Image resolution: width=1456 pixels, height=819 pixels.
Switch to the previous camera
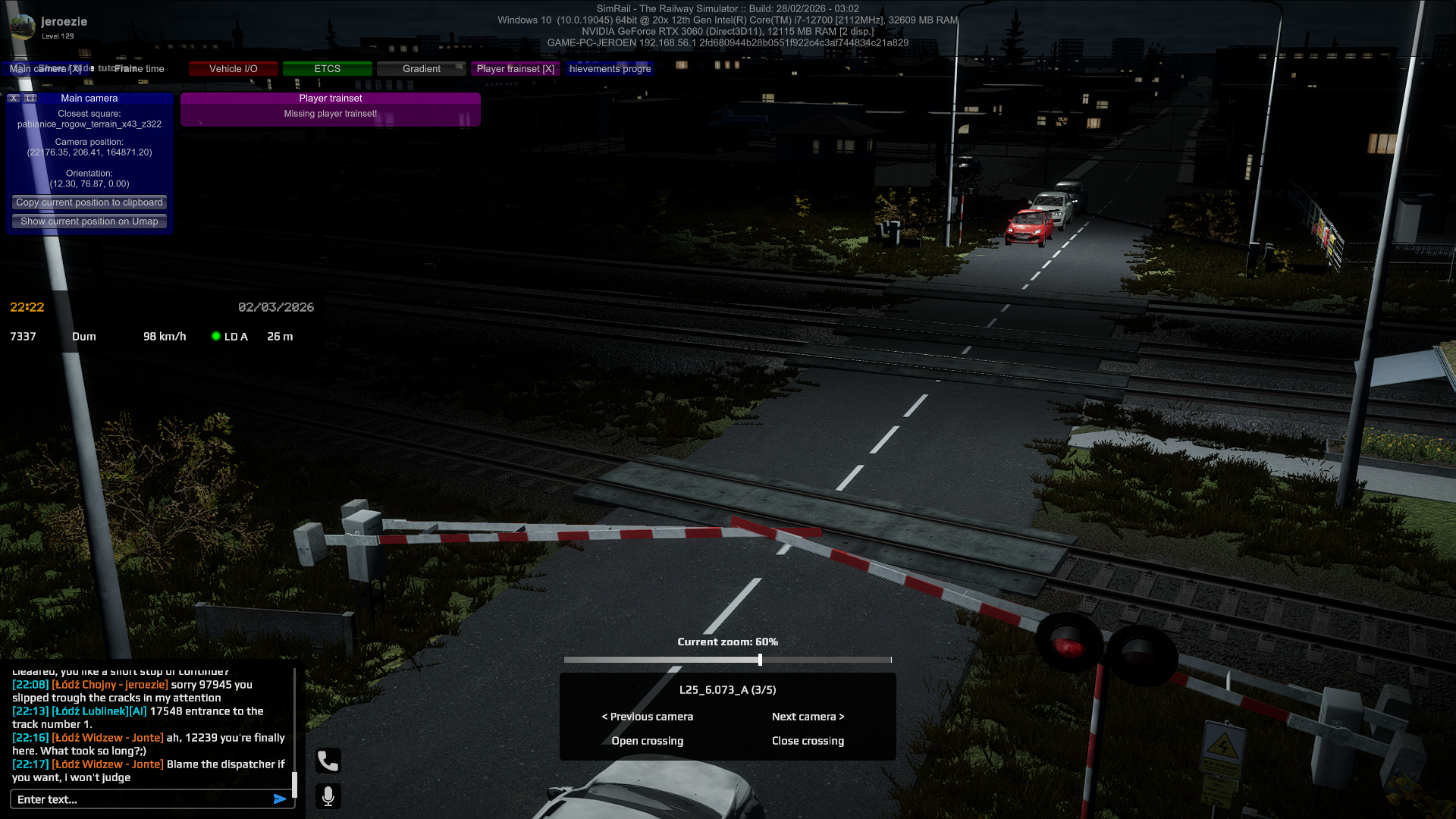pos(648,717)
